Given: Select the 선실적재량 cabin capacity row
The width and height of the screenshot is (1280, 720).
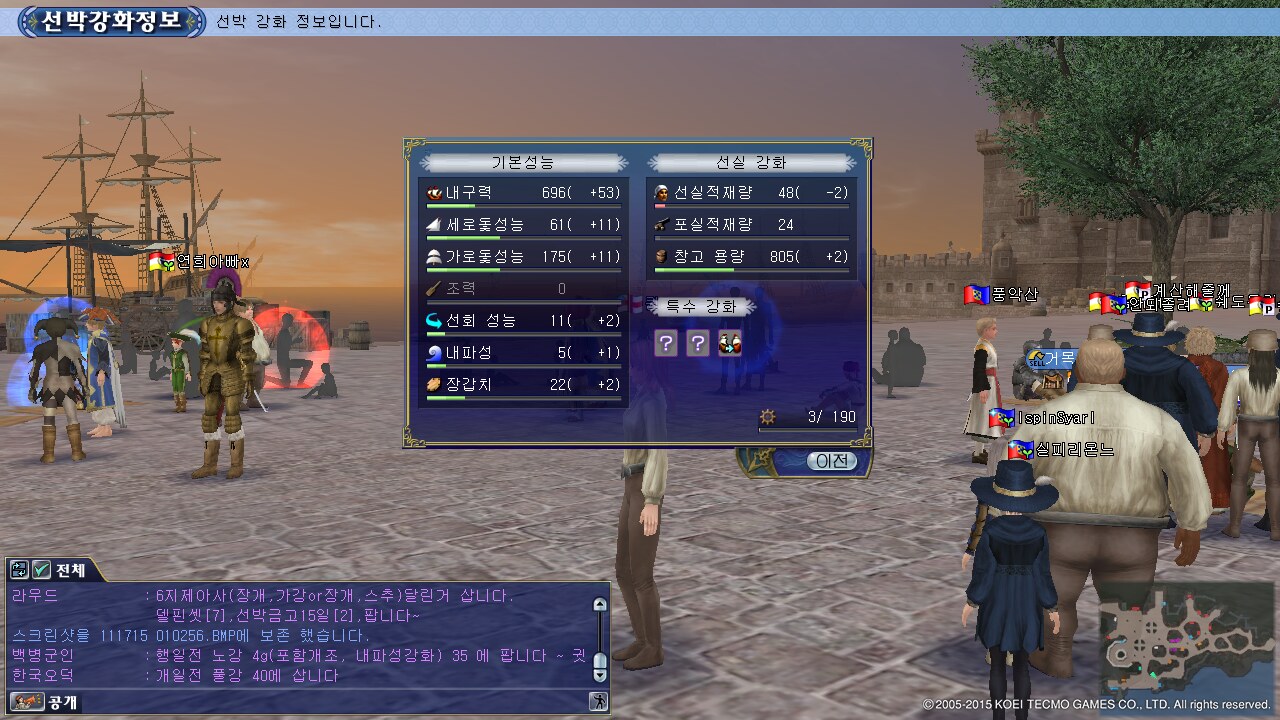Looking at the screenshot, I should click(751, 193).
